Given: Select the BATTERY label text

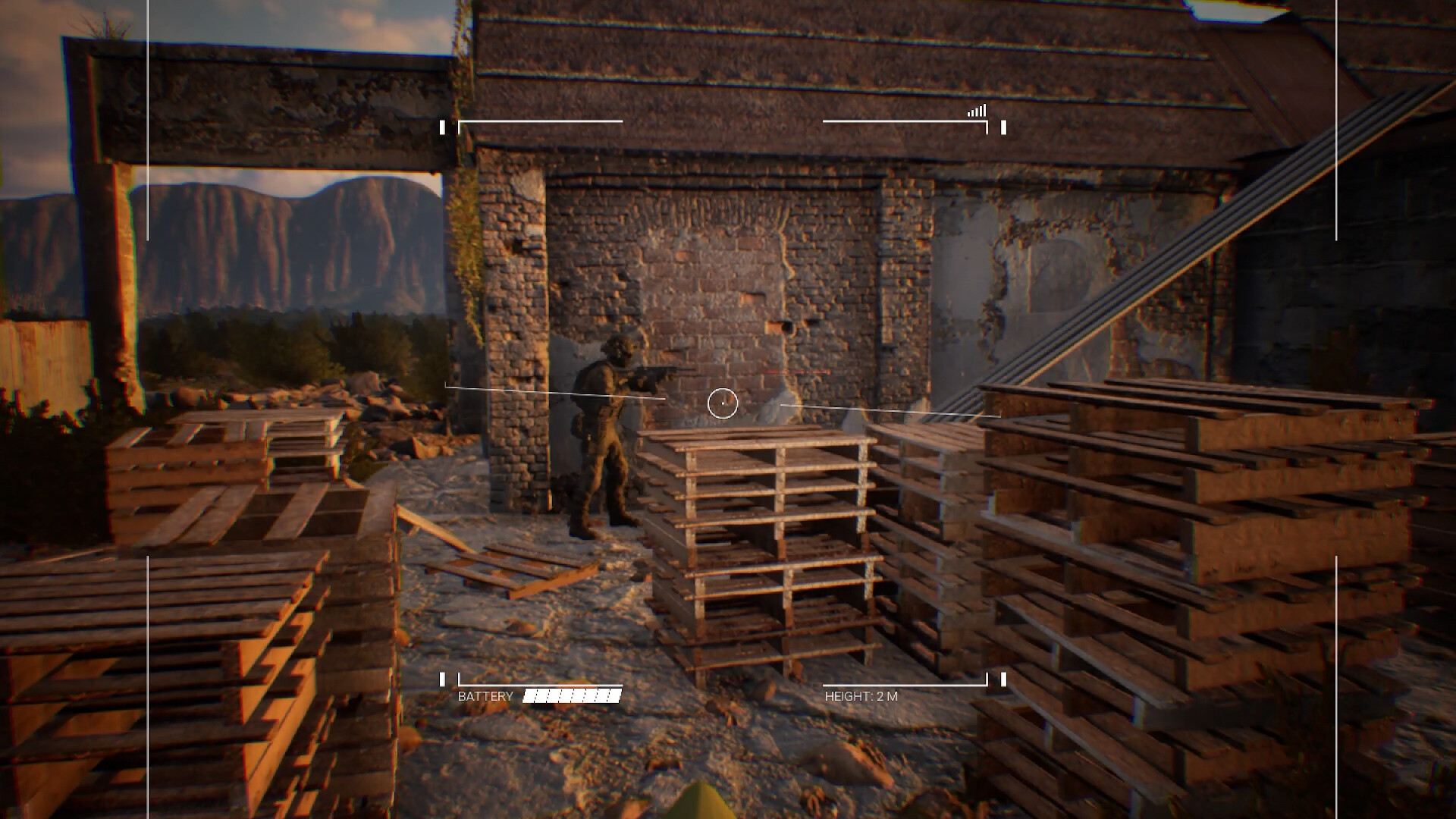Looking at the screenshot, I should pyautogui.click(x=485, y=694).
